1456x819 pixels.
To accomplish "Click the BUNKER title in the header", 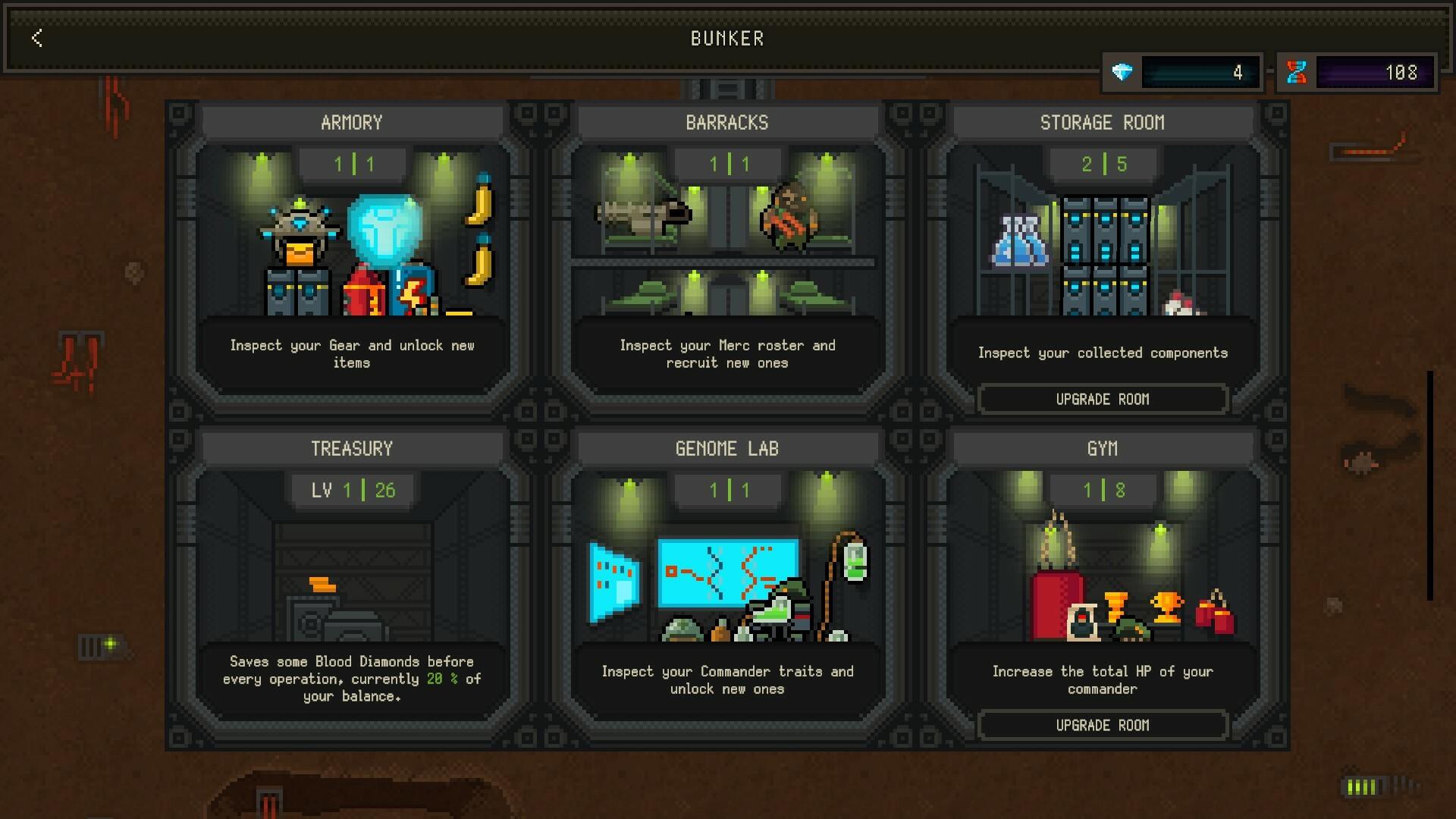I will pyautogui.click(x=726, y=39).
